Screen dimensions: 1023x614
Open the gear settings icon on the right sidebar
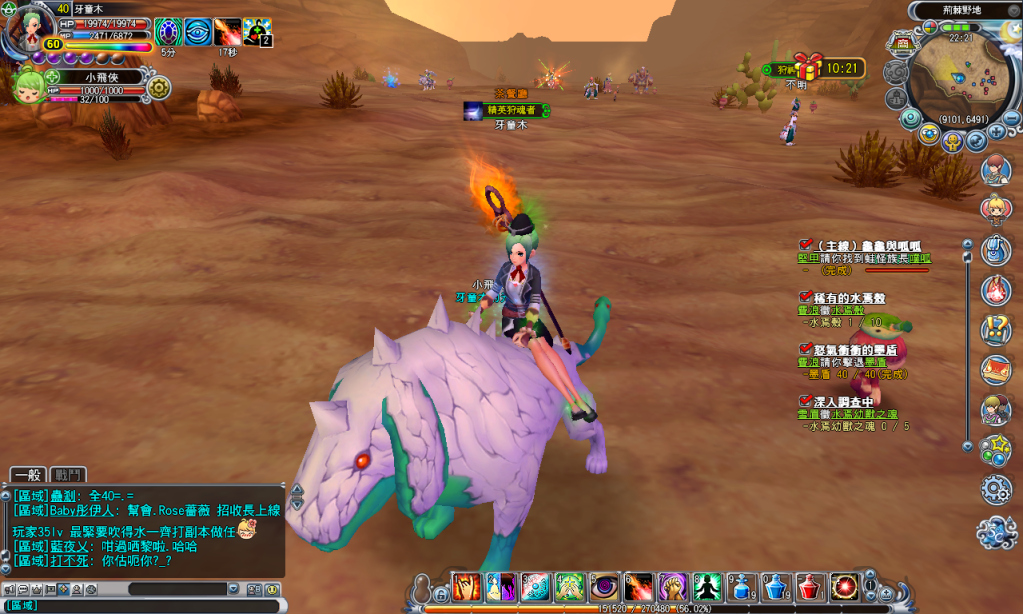[x=996, y=489]
